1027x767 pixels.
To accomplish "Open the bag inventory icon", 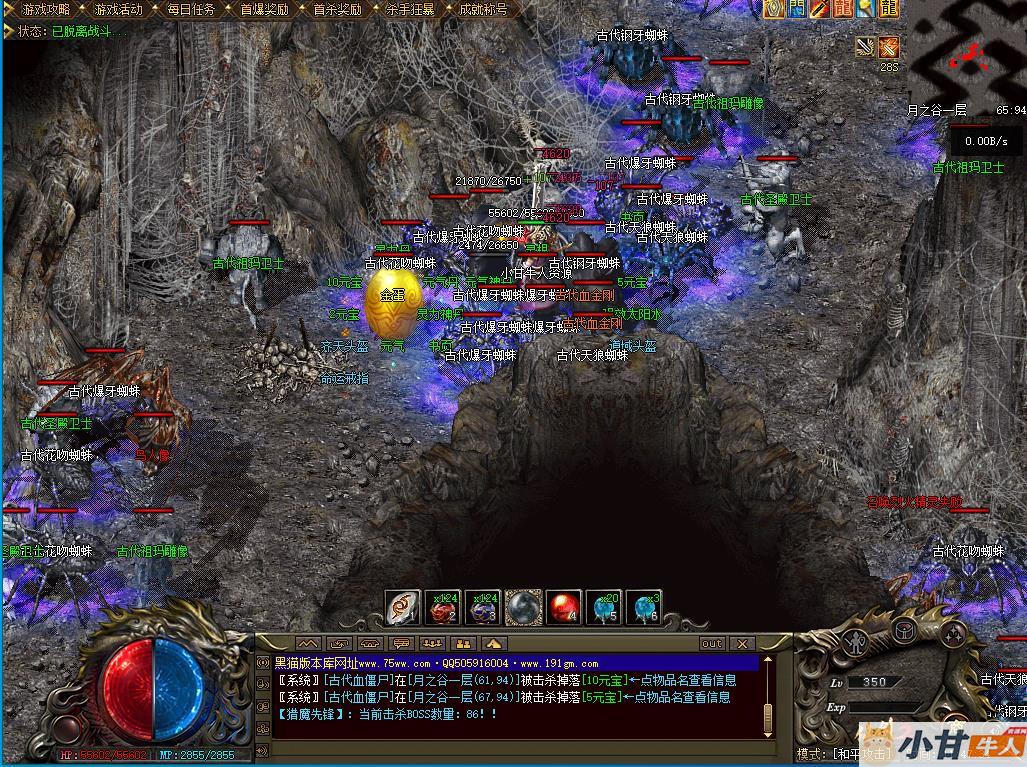I will [x=903, y=630].
